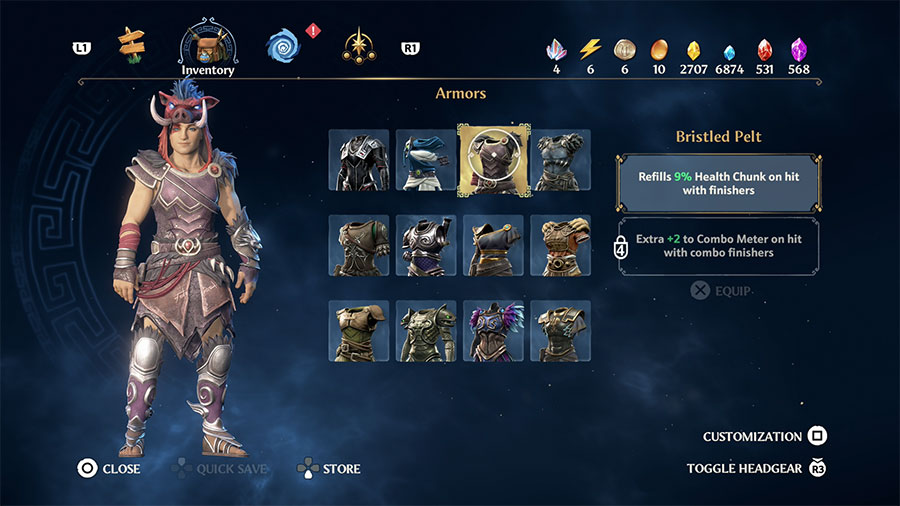This screenshot has height=506, width=900.
Task: Open the golden star skills tab
Action: (x=357, y=46)
